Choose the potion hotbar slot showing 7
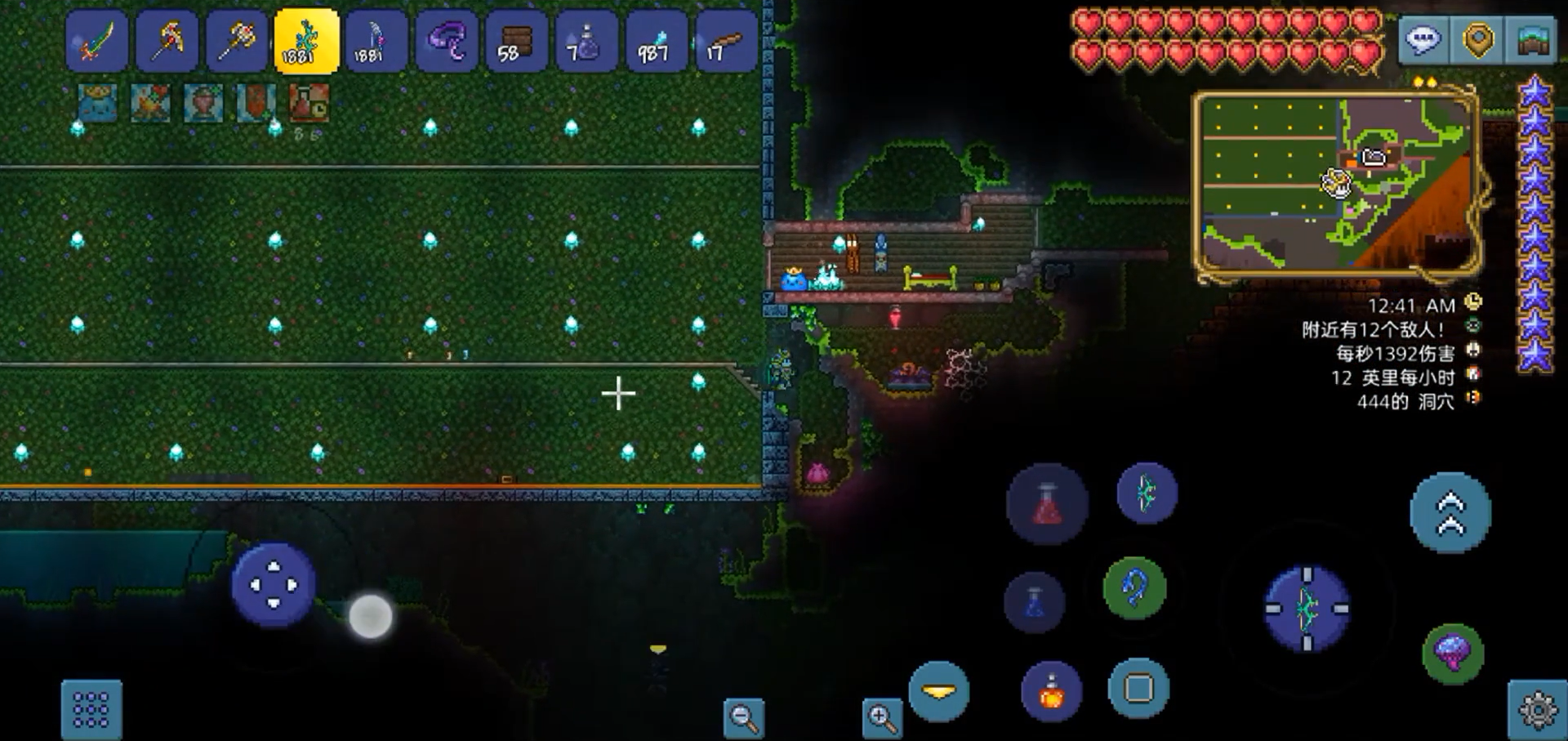This screenshot has height=741, width=1568. [586, 42]
